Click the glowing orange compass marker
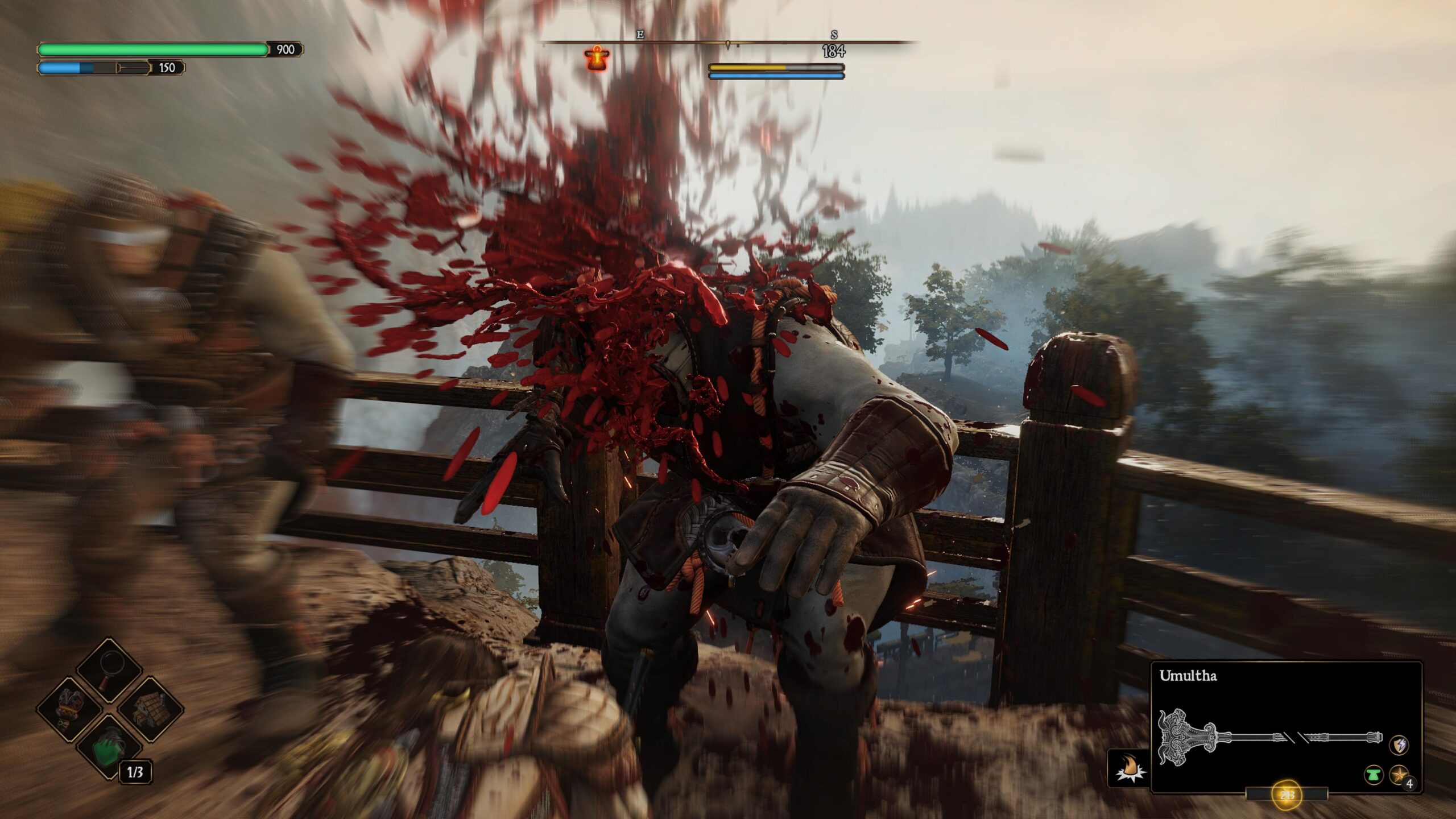The height and width of the screenshot is (819, 1456). [x=597, y=58]
